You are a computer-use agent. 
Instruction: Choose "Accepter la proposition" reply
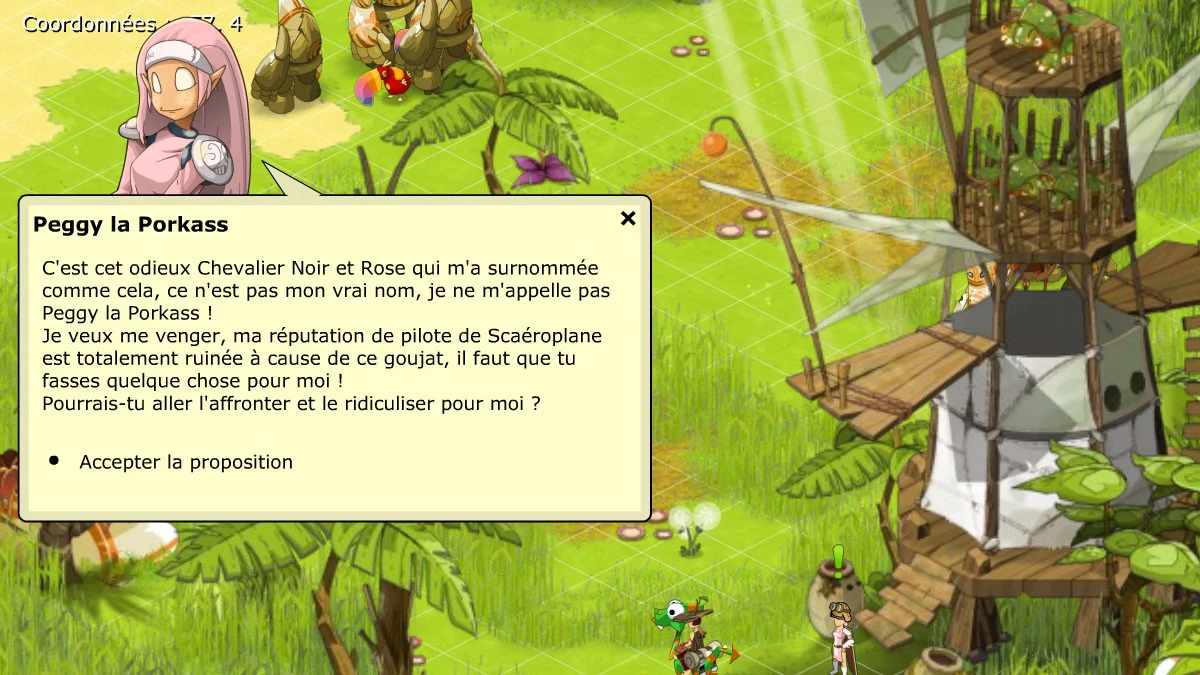186,462
